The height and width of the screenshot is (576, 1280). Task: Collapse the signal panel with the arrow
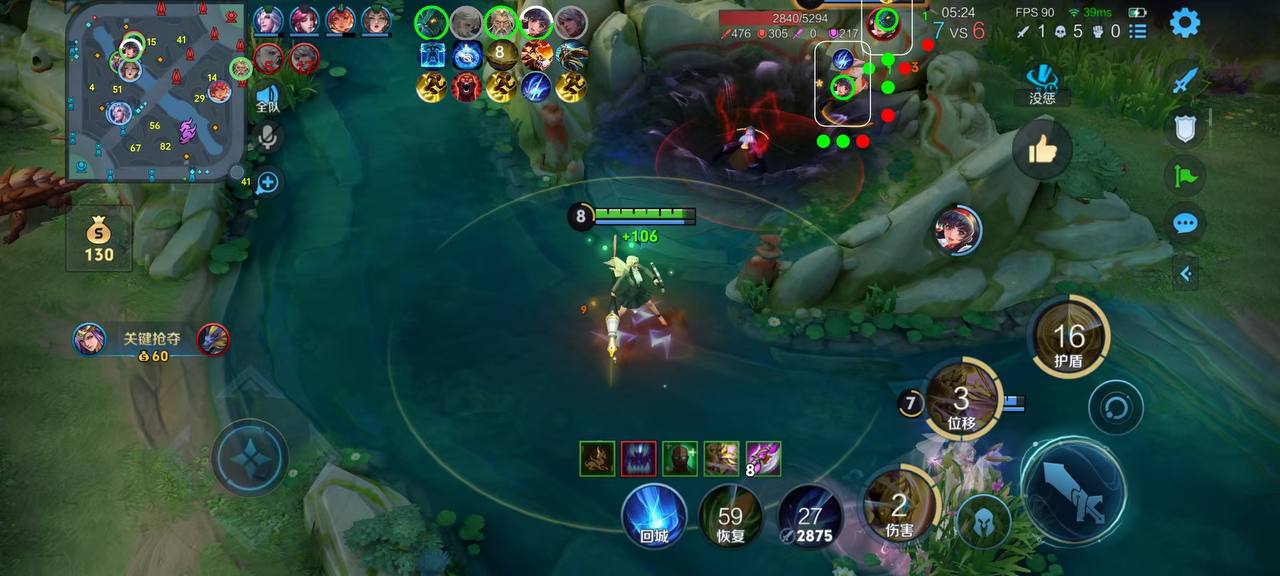click(1185, 272)
